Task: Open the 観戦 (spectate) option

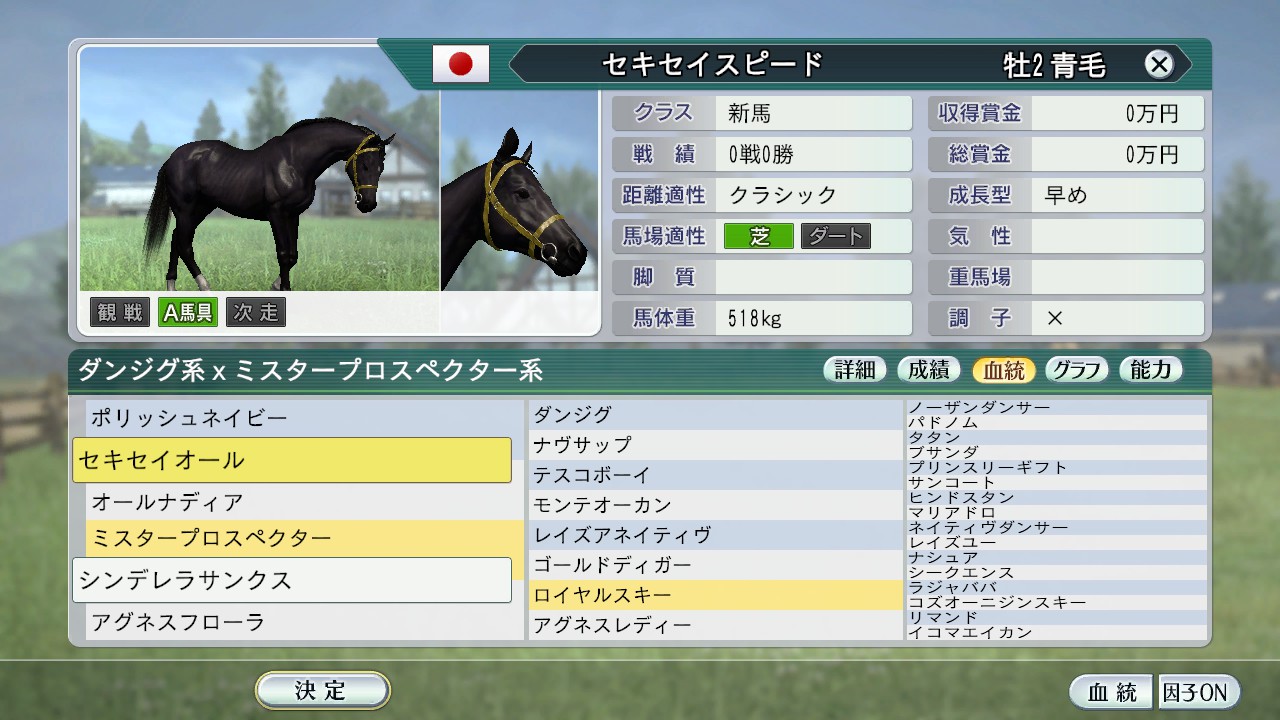Action: click(x=119, y=312)
